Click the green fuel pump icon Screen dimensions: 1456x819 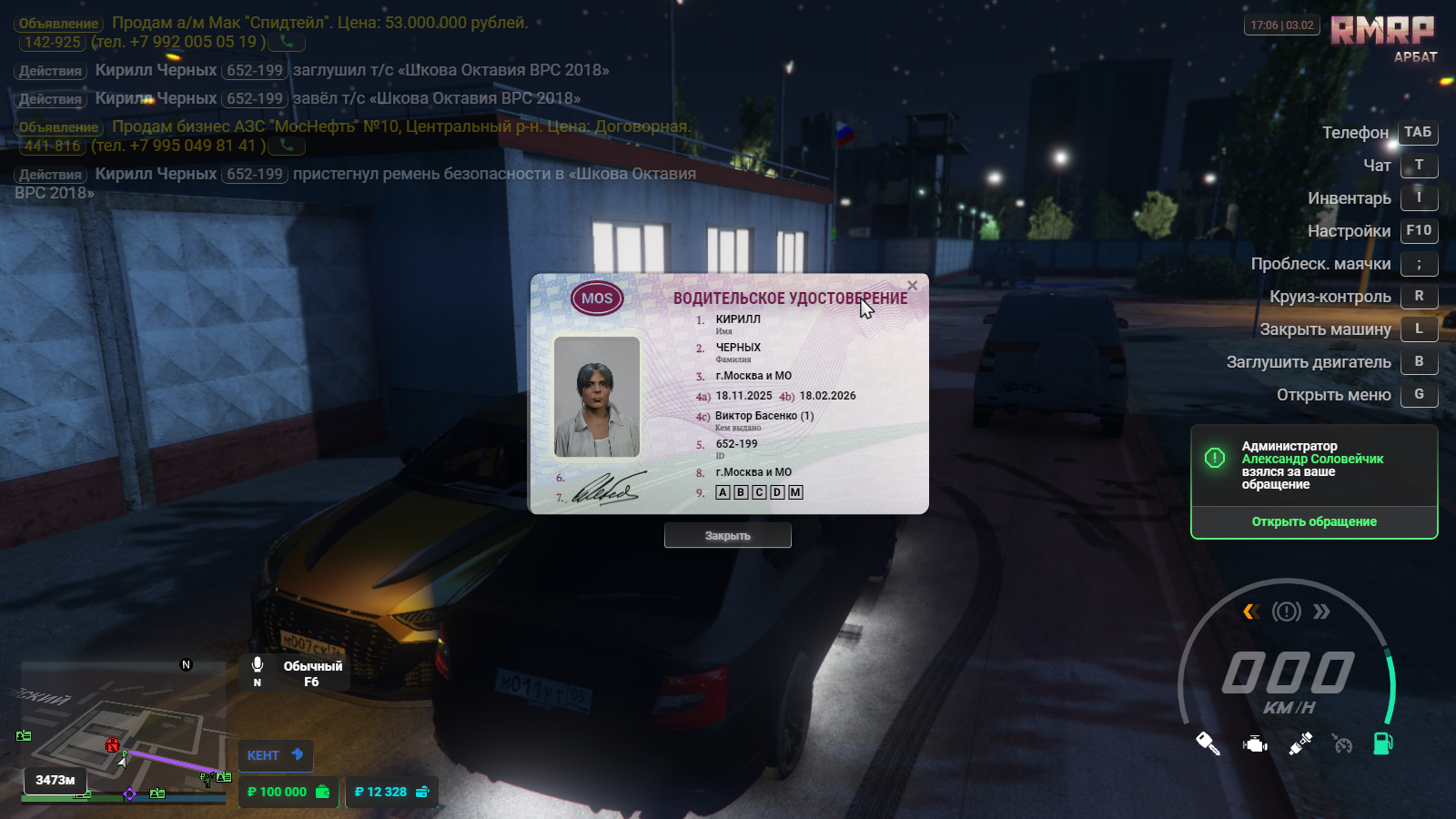1382,743
